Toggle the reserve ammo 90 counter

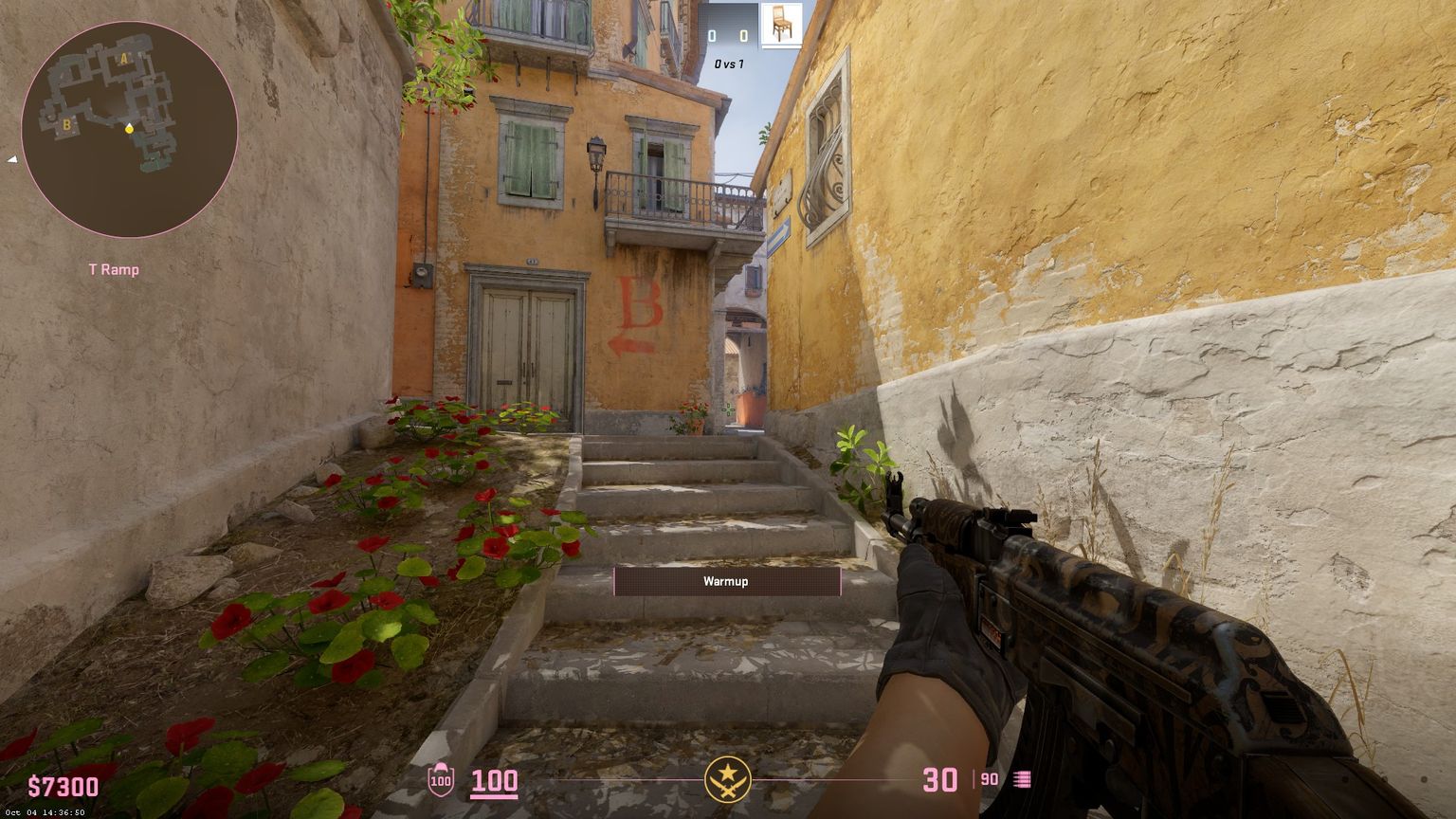[x=989, y=778]
